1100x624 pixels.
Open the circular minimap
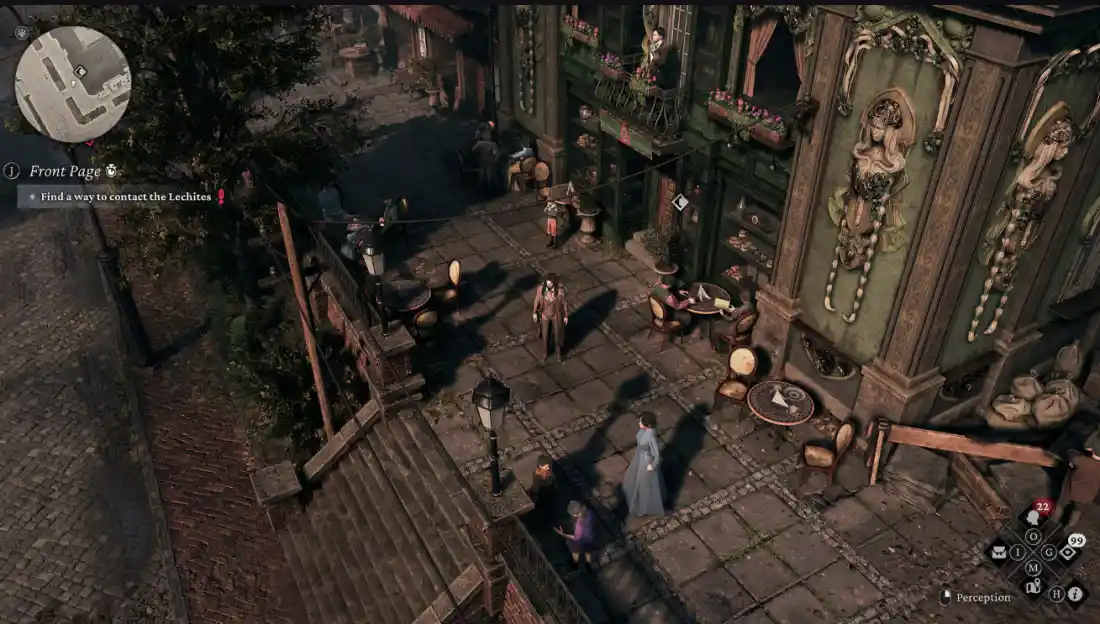coord(72,84)
